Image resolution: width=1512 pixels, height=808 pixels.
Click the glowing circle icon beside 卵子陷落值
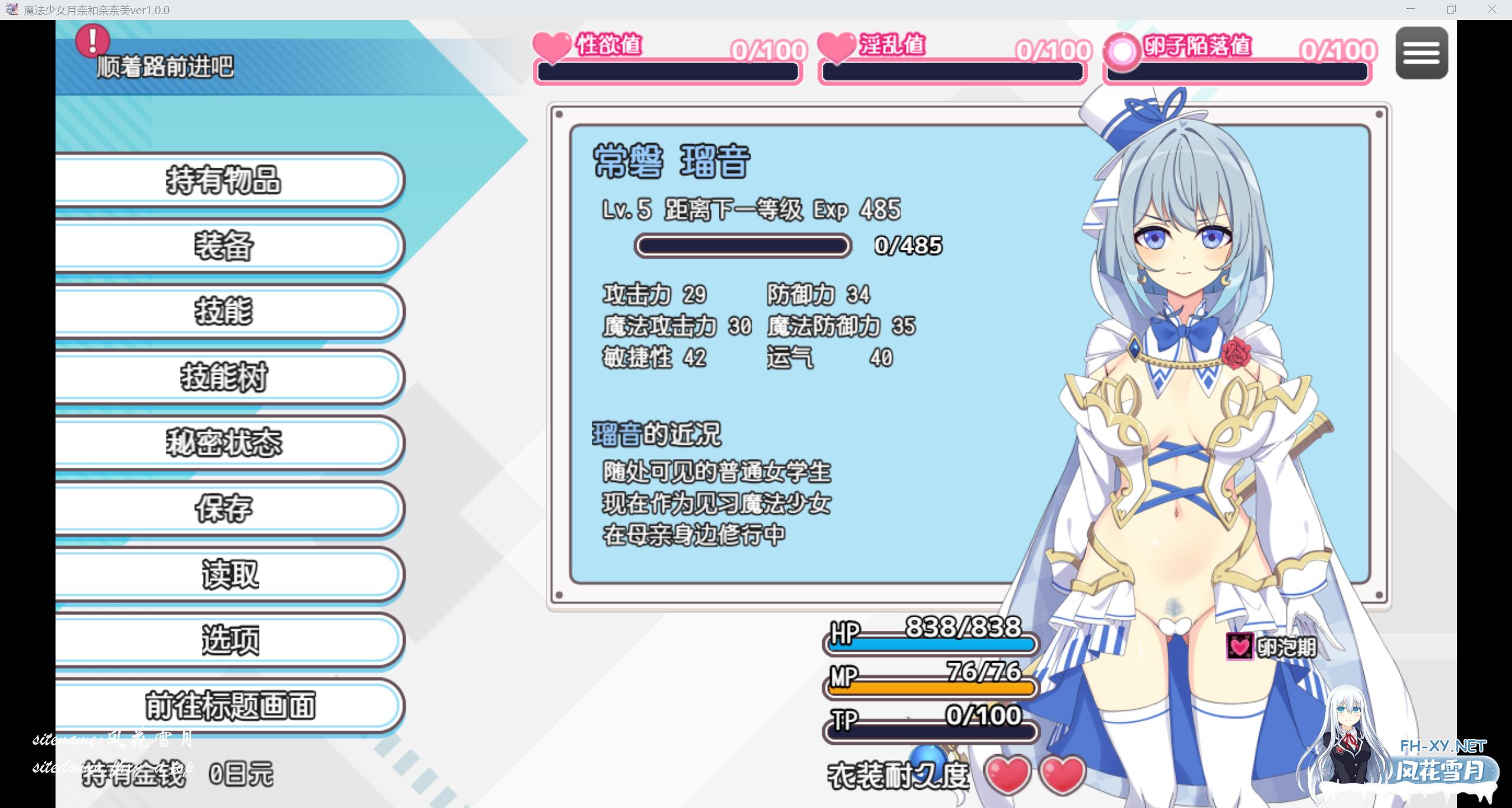pyautogui.click(x=1122, y=50)
